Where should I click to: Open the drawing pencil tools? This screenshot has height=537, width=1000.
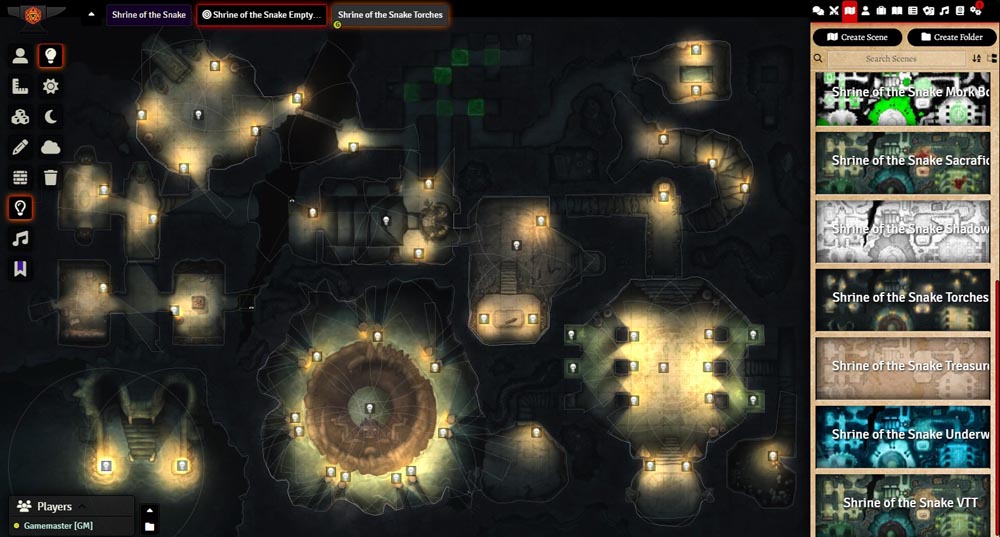pyautogui.click(x=20, y=147)
